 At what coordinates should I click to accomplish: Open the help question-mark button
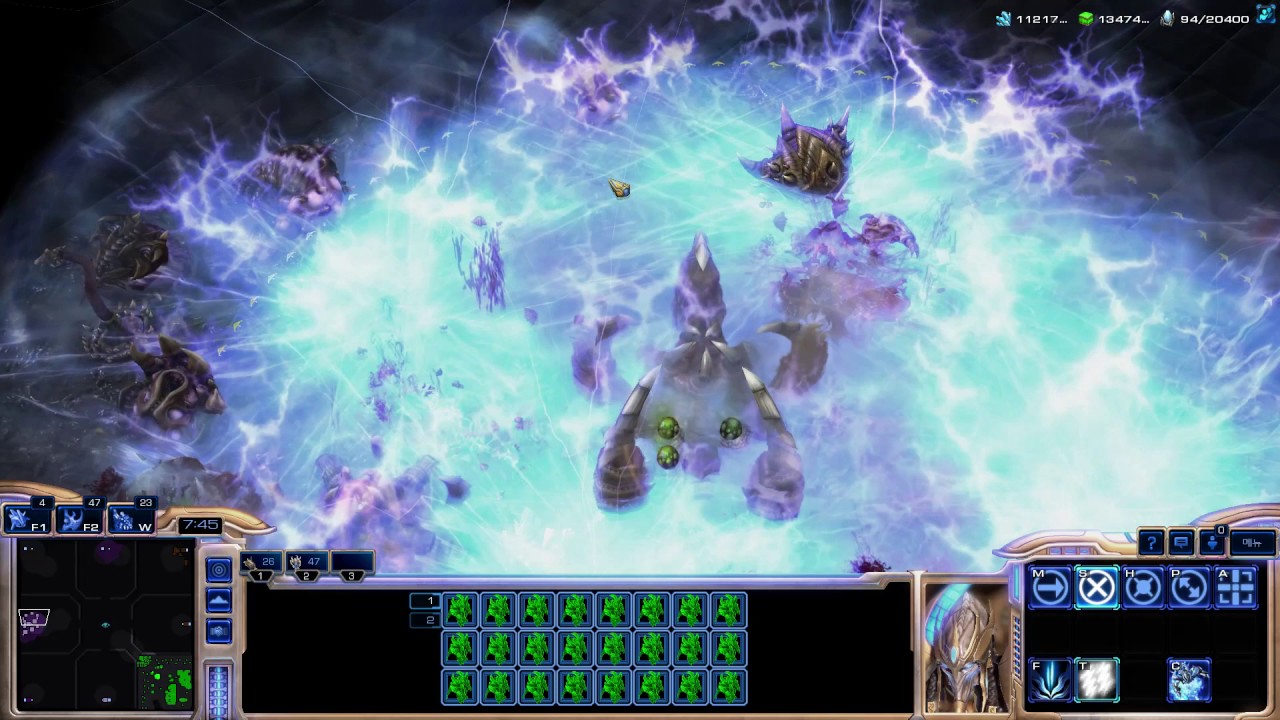(x=1151, y=543)
